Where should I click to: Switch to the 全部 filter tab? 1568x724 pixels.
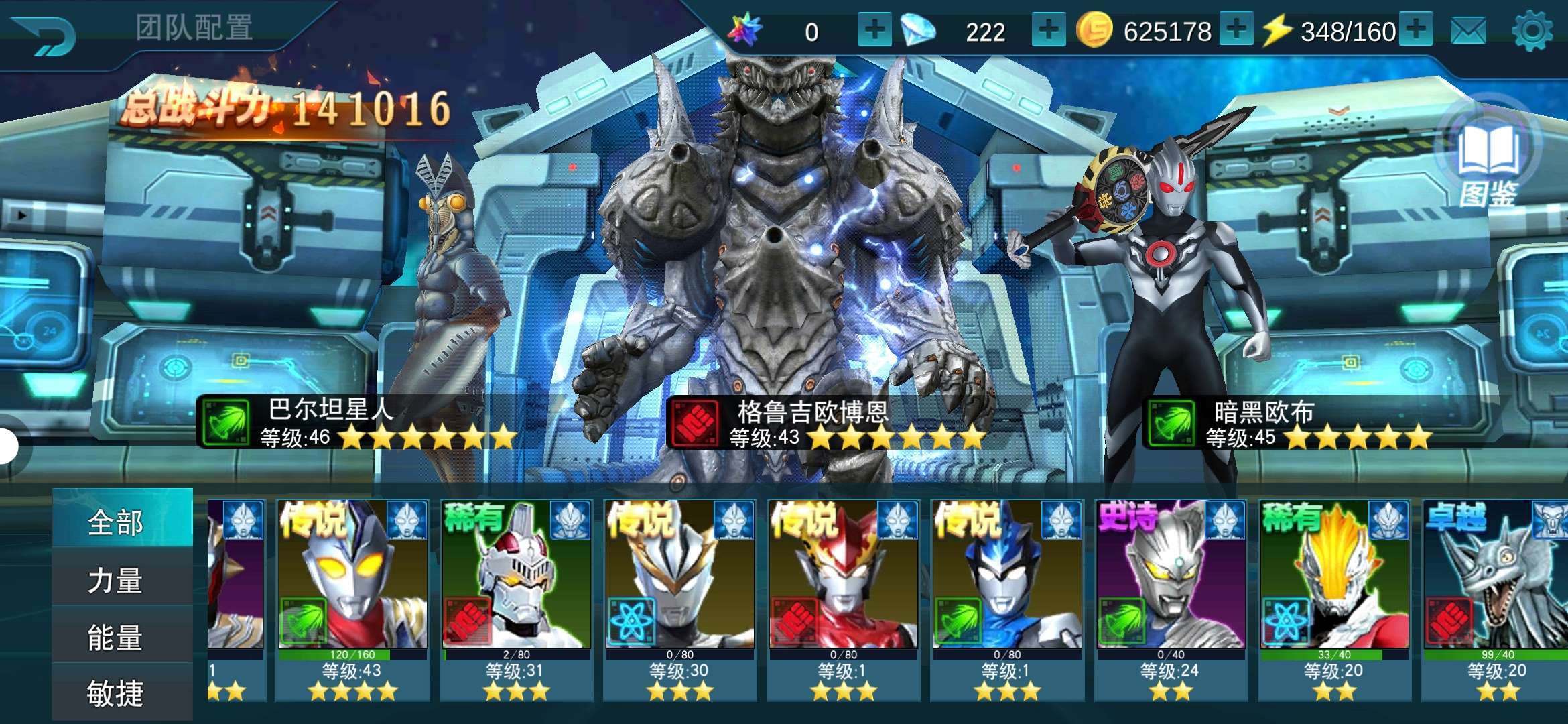(115, 522)
